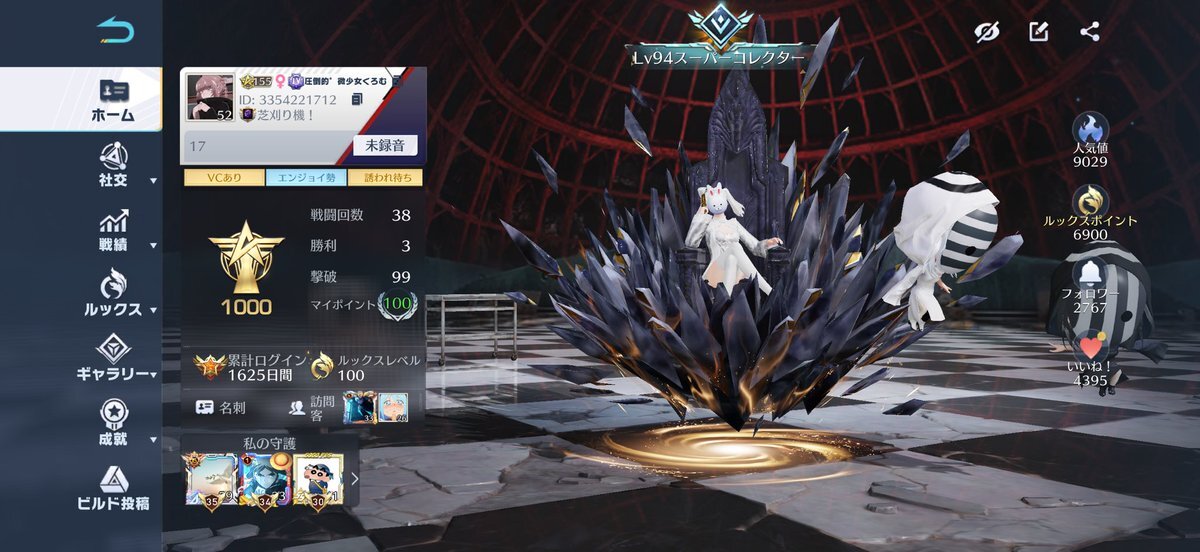Play the 未録音 voice recording button
This screenshot has width=1200, height=552.
coord(385,145)
